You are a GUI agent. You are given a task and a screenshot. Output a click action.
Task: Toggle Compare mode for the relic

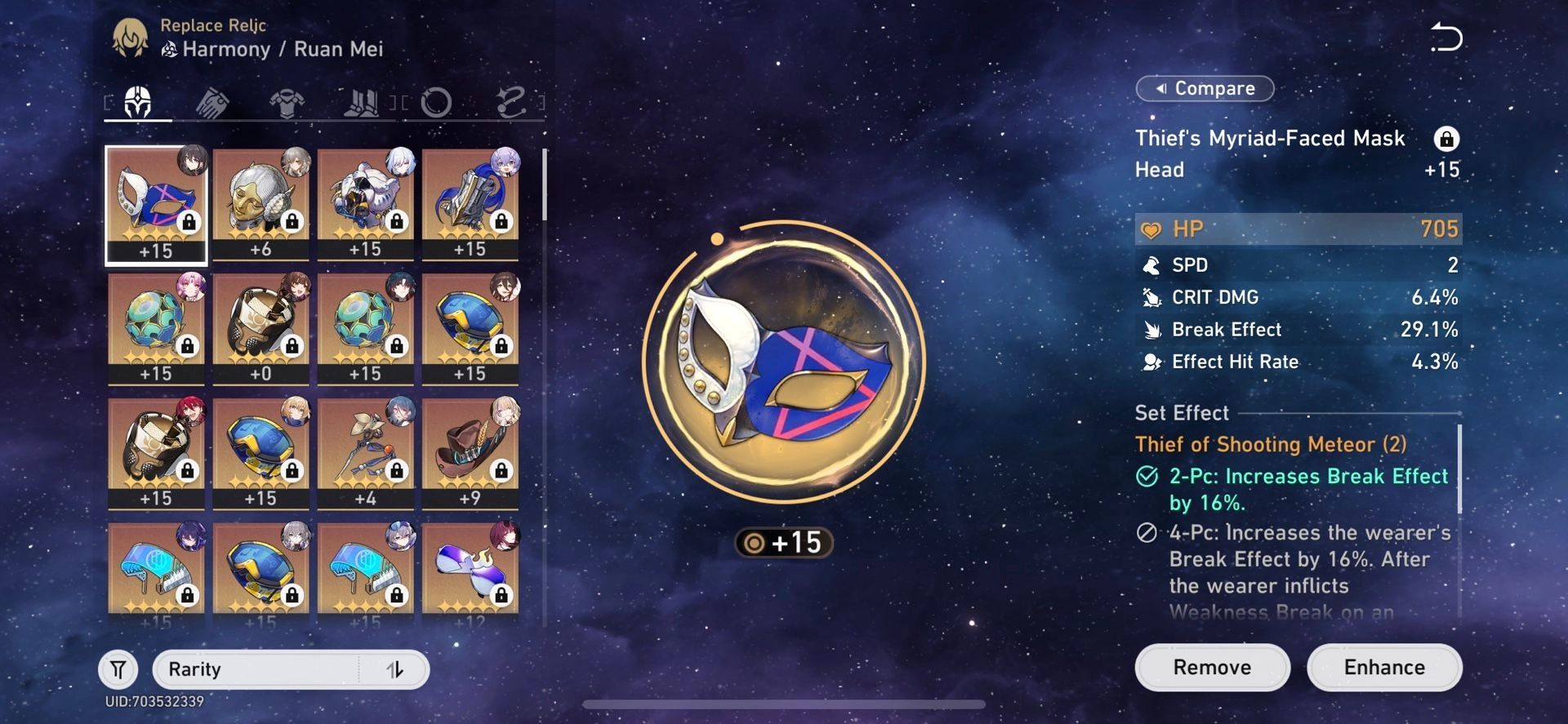1204,87
